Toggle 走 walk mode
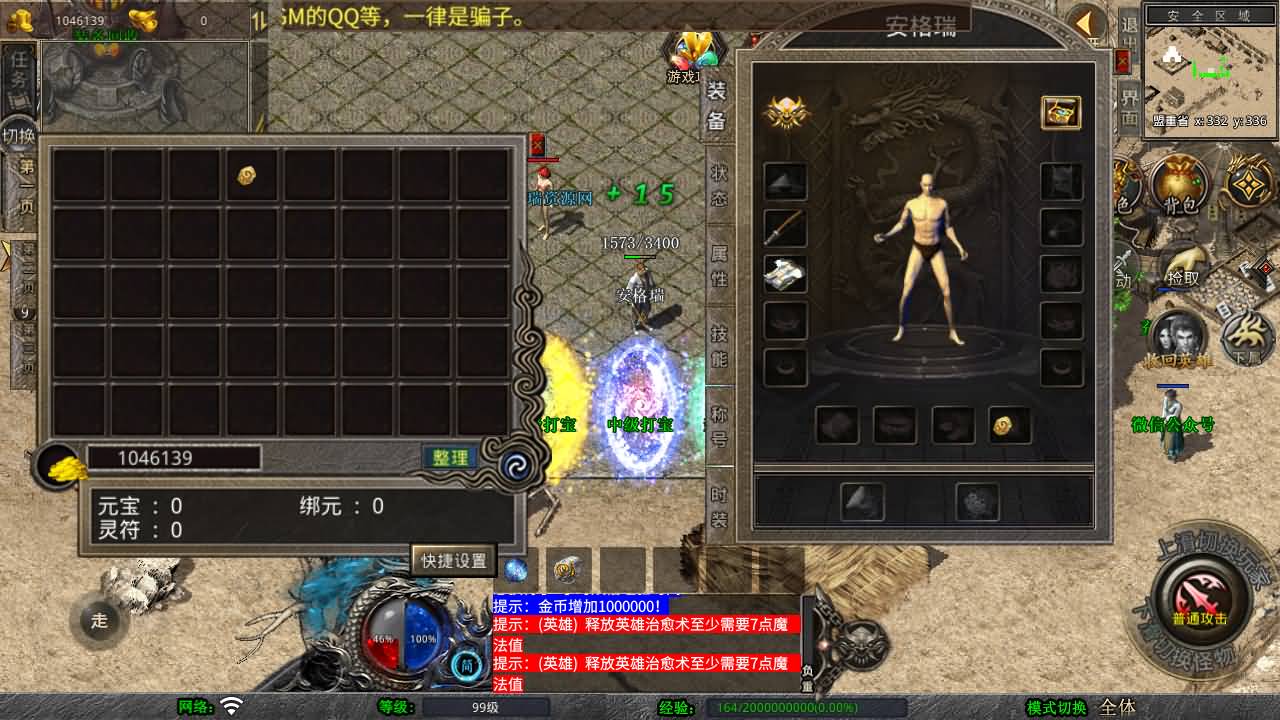 coord(98,621)
